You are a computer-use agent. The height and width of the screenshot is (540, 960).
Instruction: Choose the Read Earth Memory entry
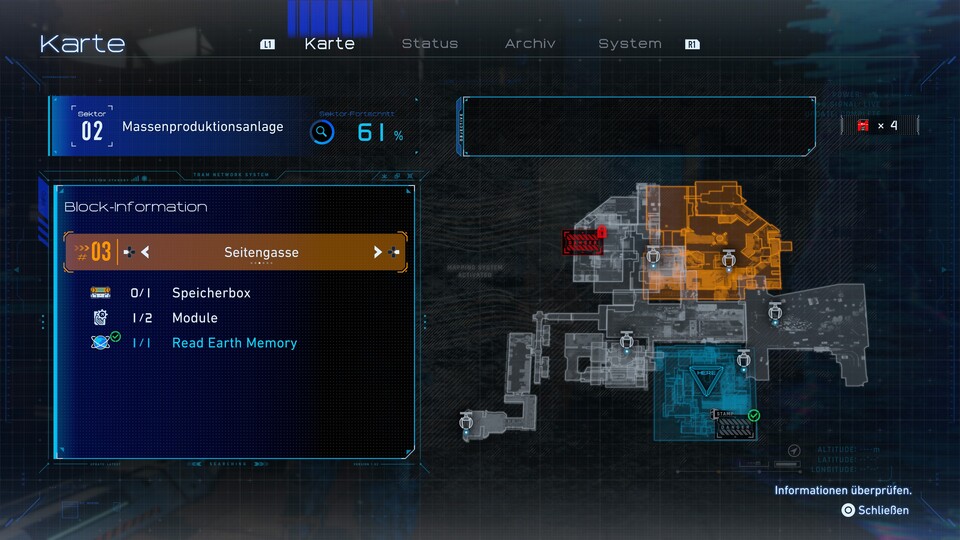[234, 343]
